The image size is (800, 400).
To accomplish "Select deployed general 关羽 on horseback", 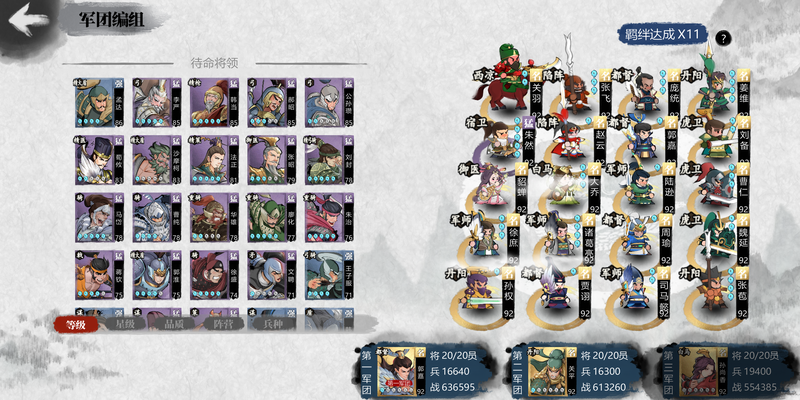I will [507, 85].
